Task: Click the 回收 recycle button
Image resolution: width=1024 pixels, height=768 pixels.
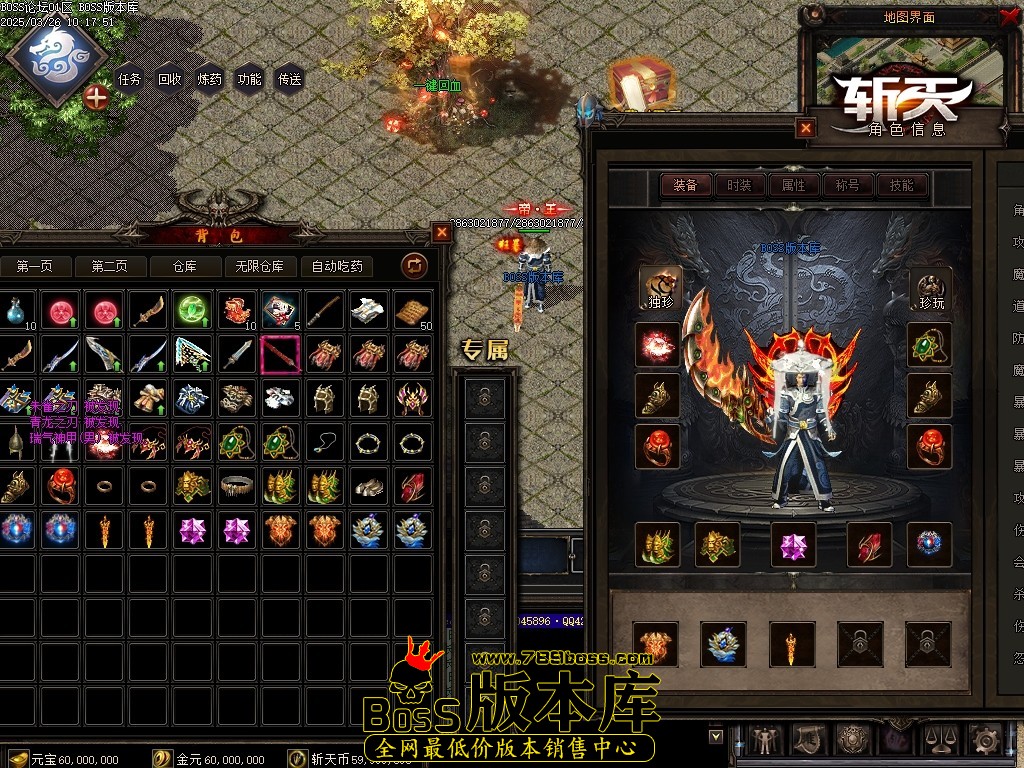Action: click(x=170, y=79)
